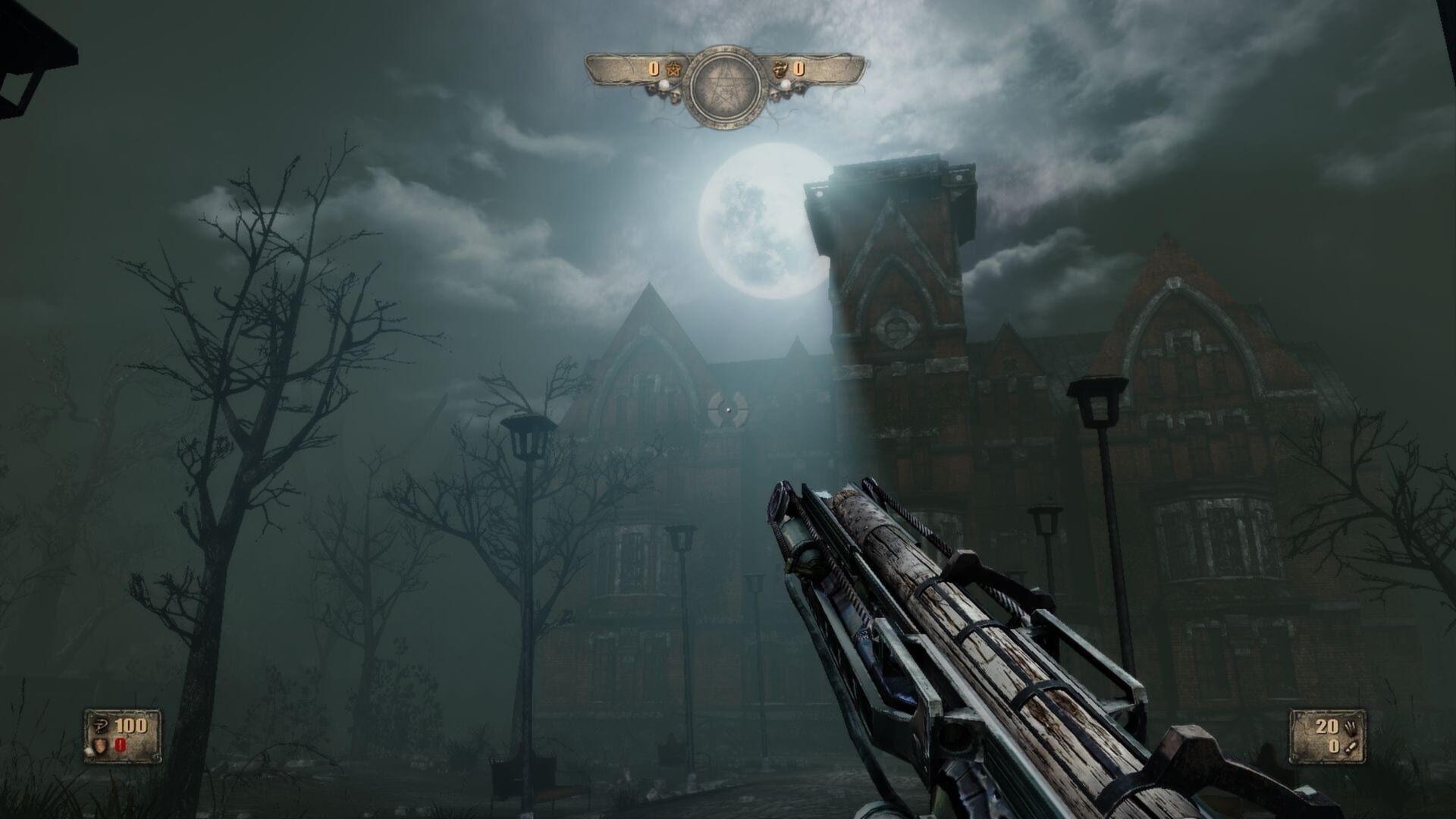This screenshot has width=1456, height=819.
Task: Click the snake health symbol on the health panel
Action: pyautogui.click(x=101, y=724)
